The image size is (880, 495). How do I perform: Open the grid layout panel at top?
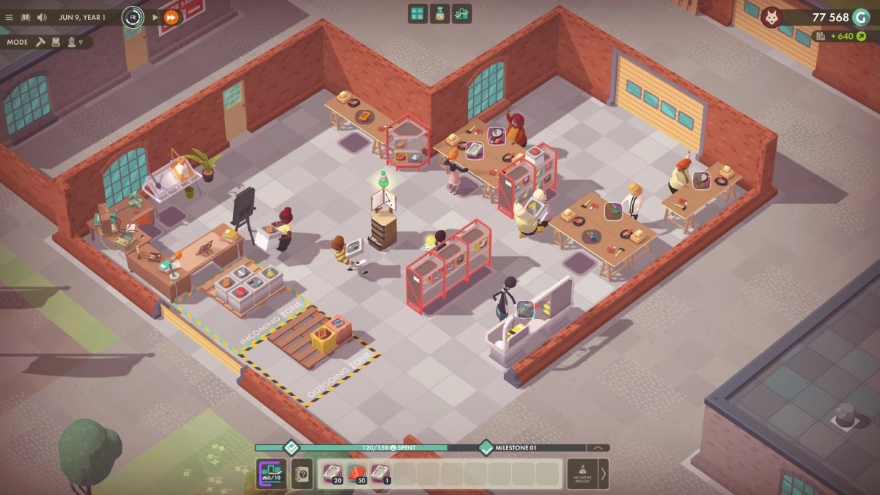(x=417, y=14)
